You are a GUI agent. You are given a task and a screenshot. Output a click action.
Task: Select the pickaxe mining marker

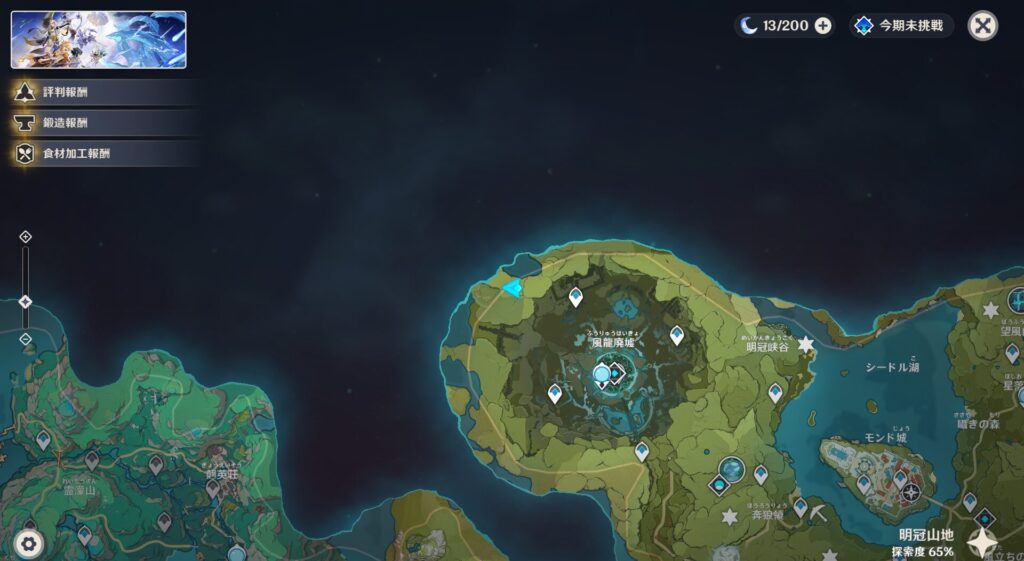(818, 511)
